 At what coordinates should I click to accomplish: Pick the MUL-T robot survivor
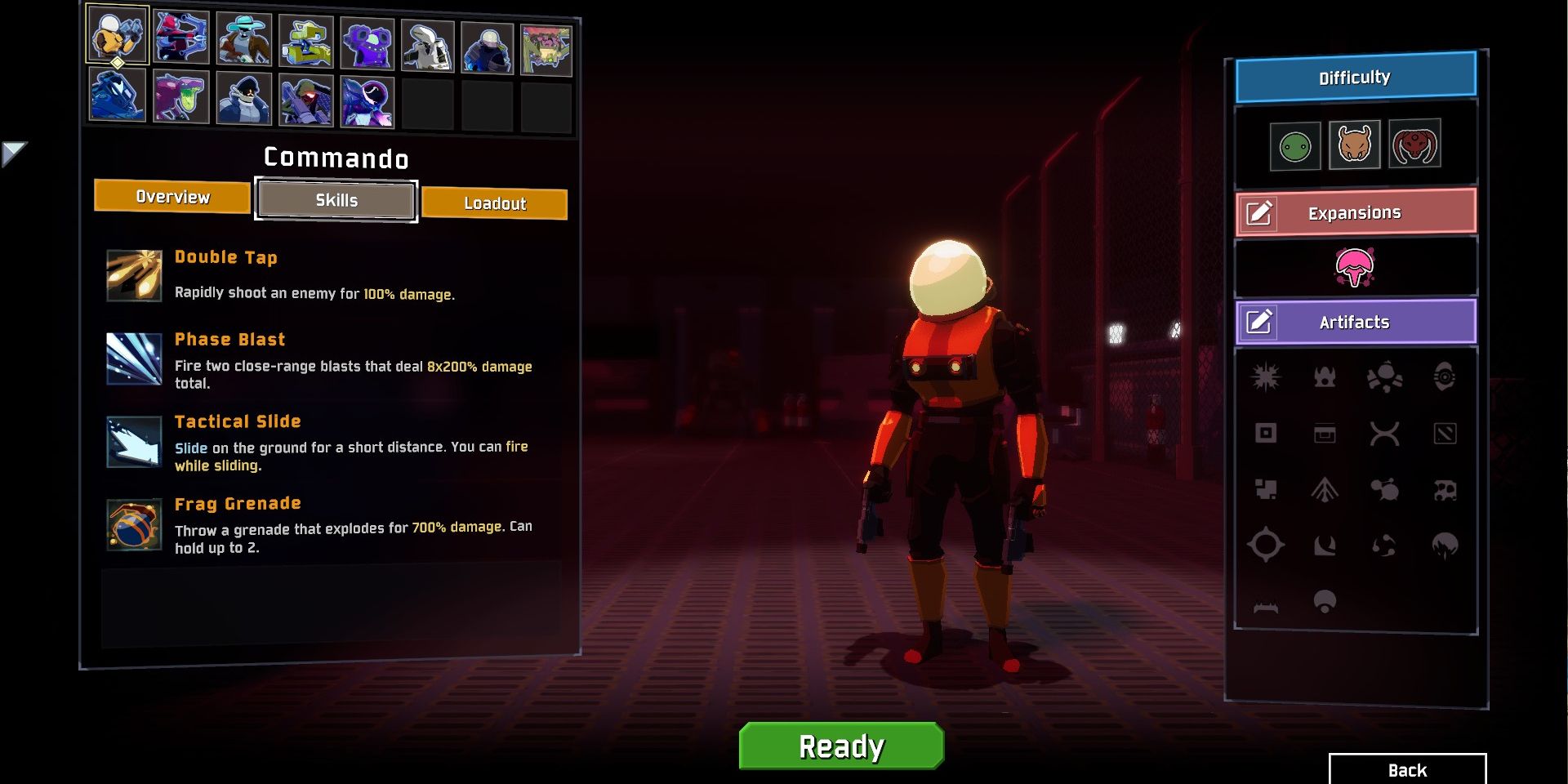pos(305,36)
